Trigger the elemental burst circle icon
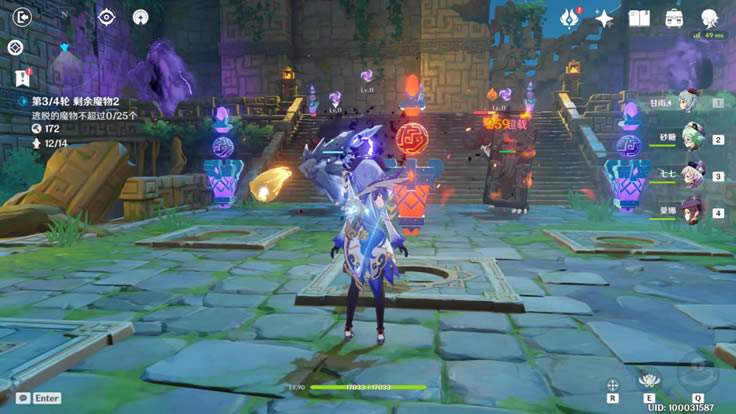The height and width of the screenshot is (414, 736). pos(695,373)
